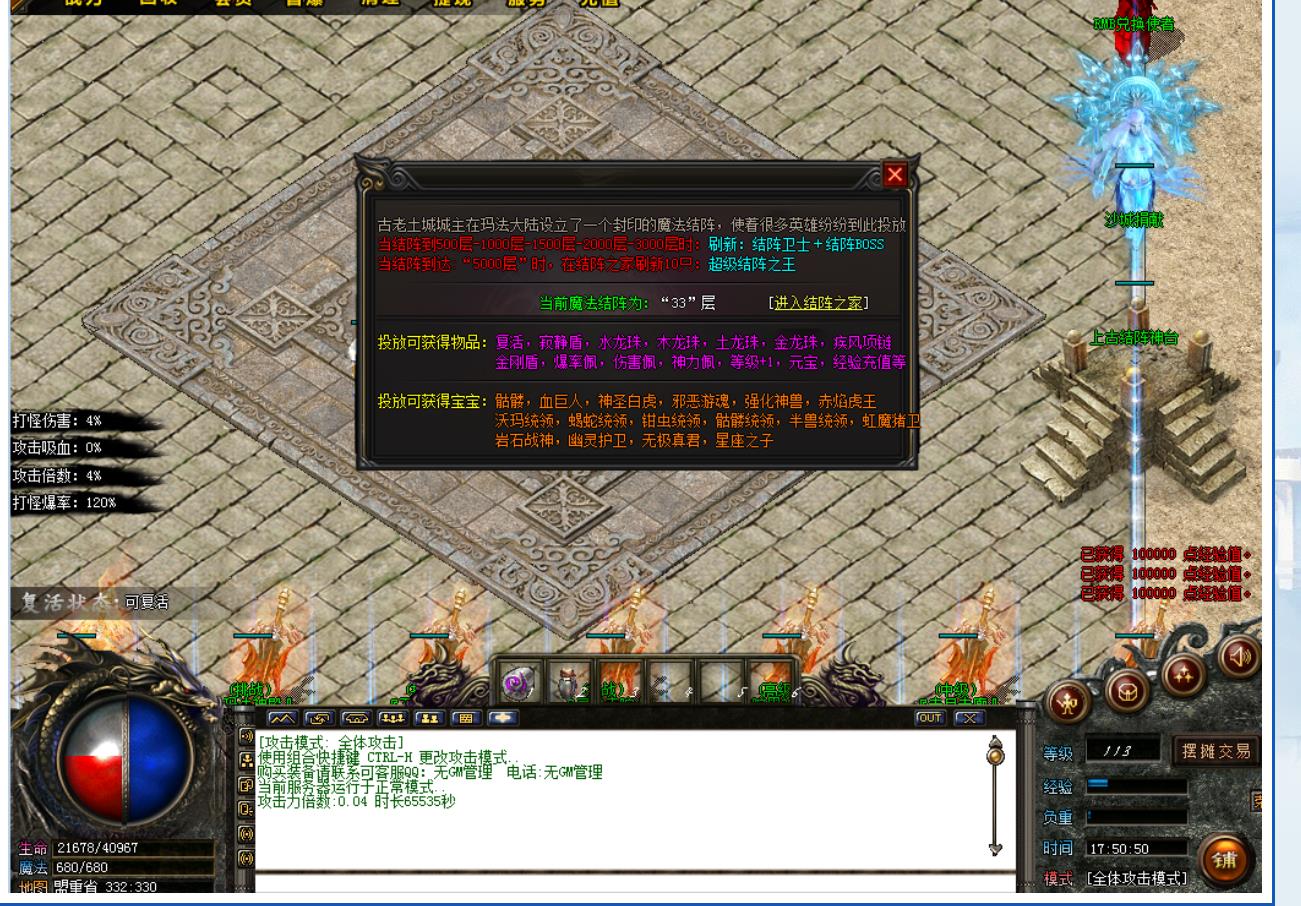
Task: Open the 服务 menu in top bar
Action: [x=527, y=3]
